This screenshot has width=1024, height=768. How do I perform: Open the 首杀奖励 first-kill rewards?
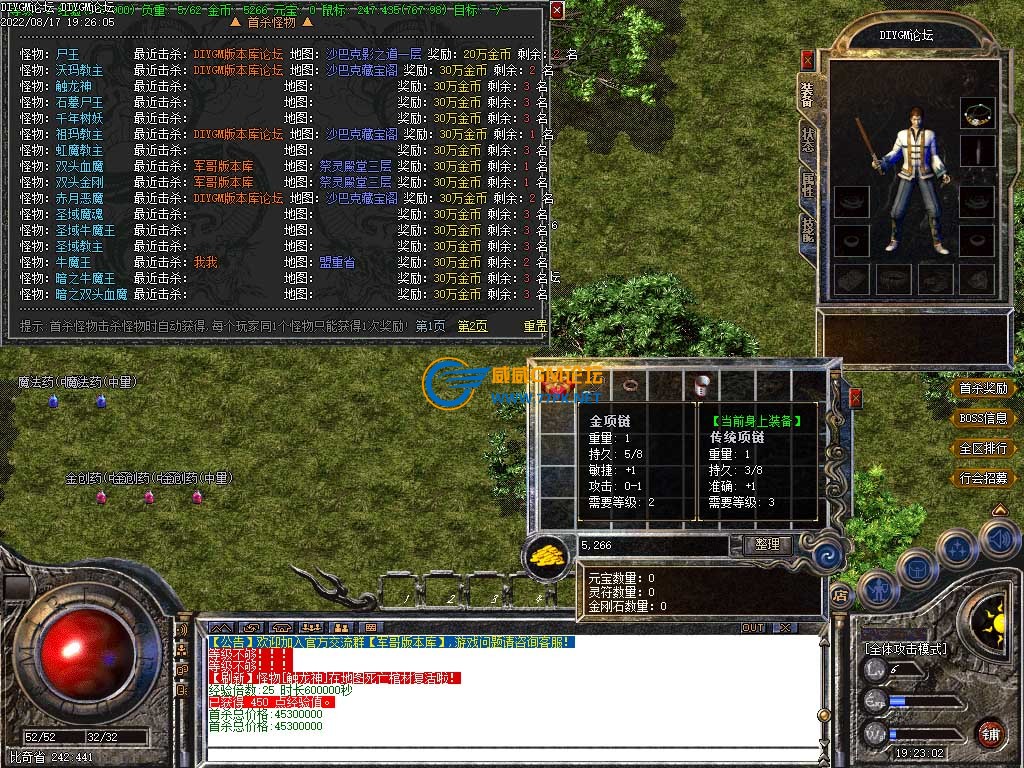point(983,388)
